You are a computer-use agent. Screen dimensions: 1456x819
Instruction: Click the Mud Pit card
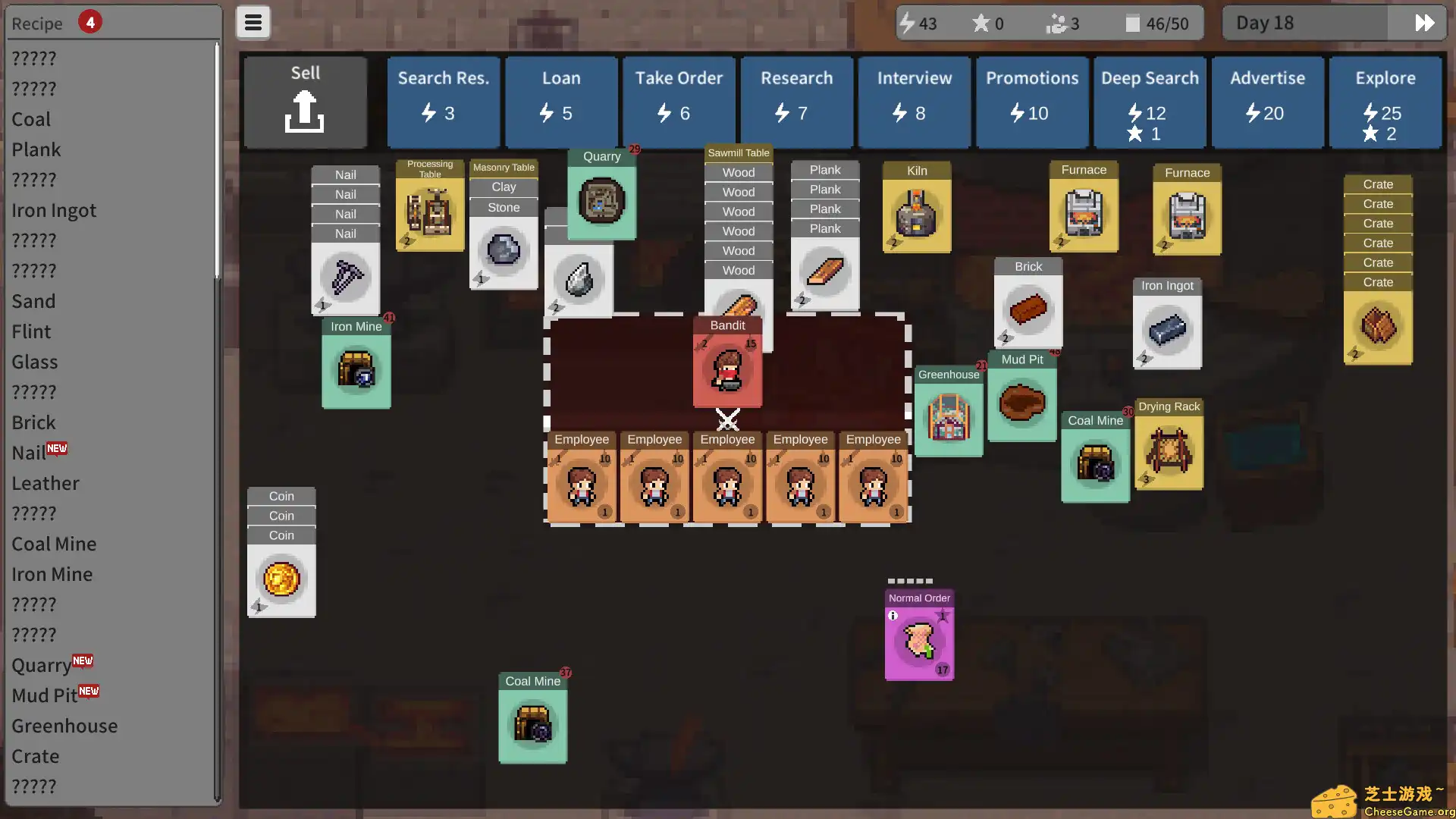point(1021,402)
